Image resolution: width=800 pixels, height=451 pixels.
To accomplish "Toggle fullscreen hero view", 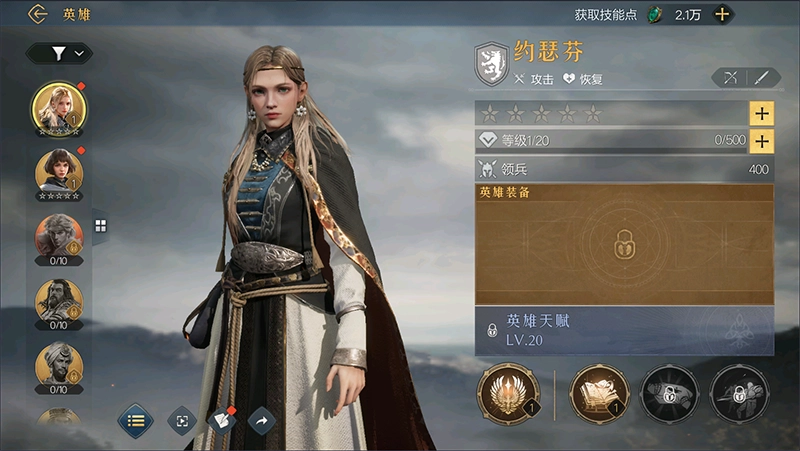I will pos(181,421).
